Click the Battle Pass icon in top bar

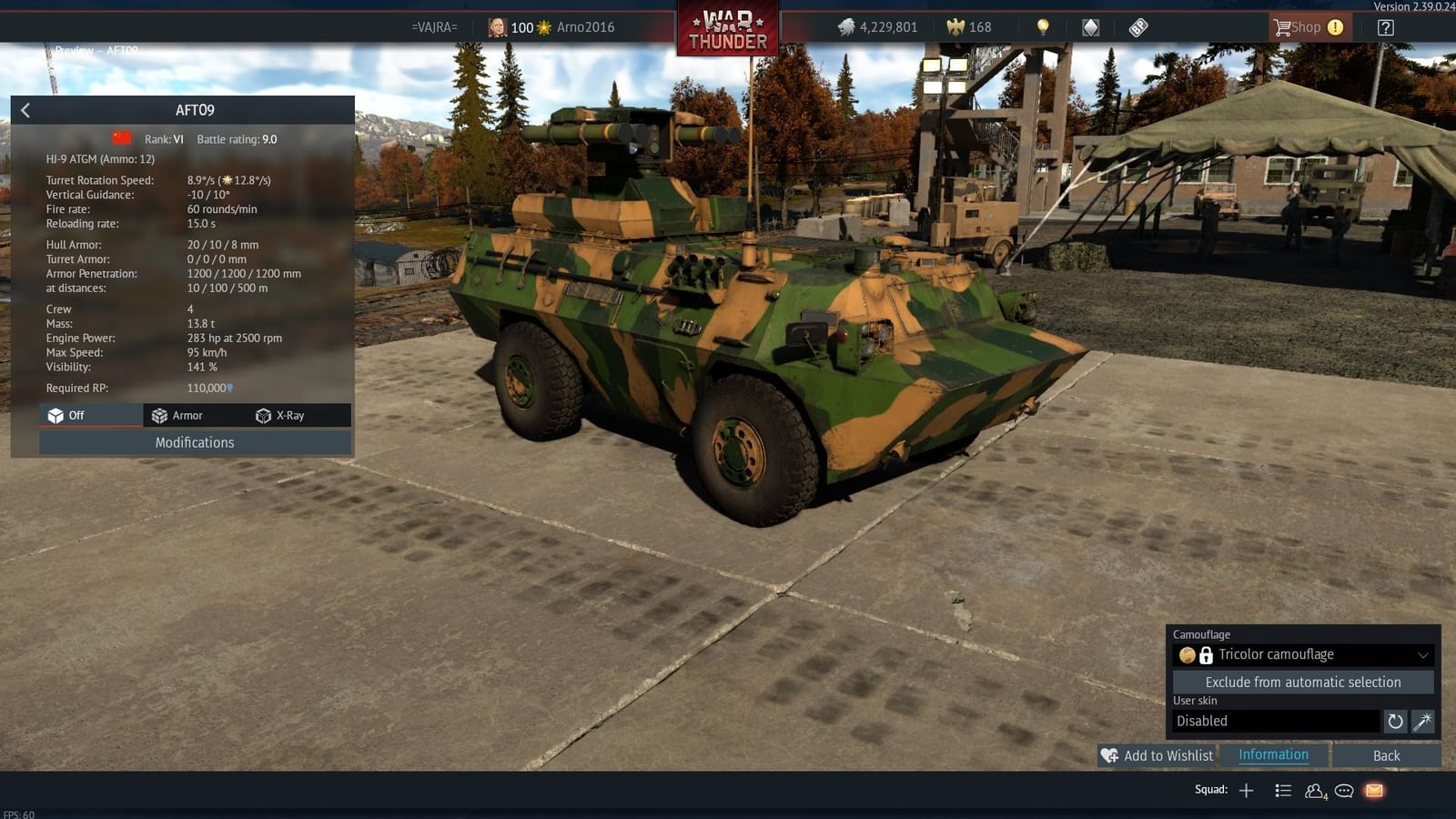1138,27
